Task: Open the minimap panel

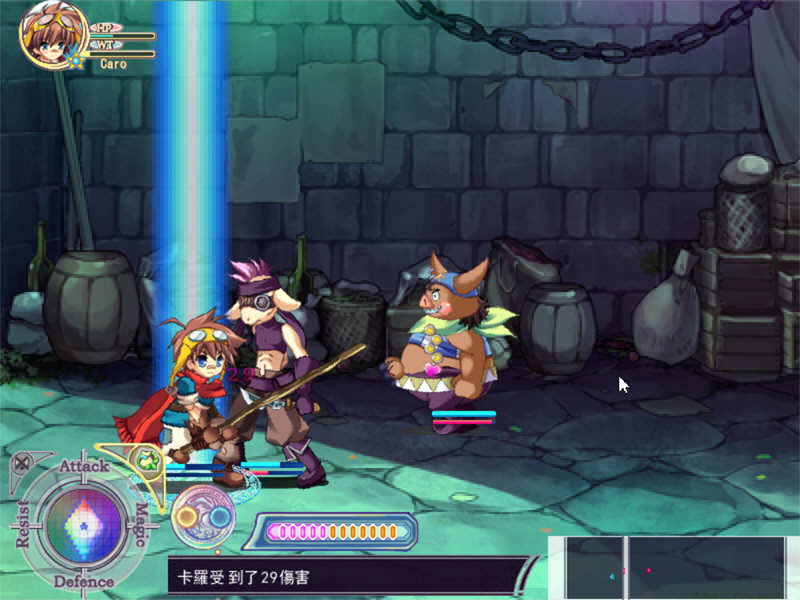Action: [674, 568]
